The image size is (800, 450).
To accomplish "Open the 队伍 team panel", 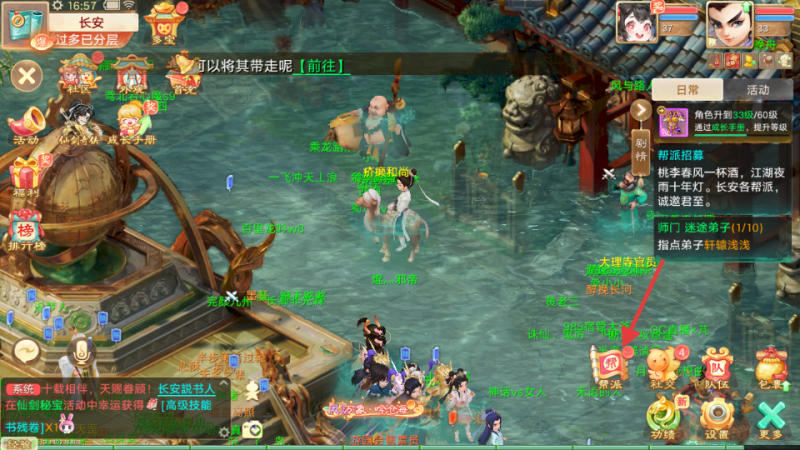I will pyautogui.click(x=715, y=365).
